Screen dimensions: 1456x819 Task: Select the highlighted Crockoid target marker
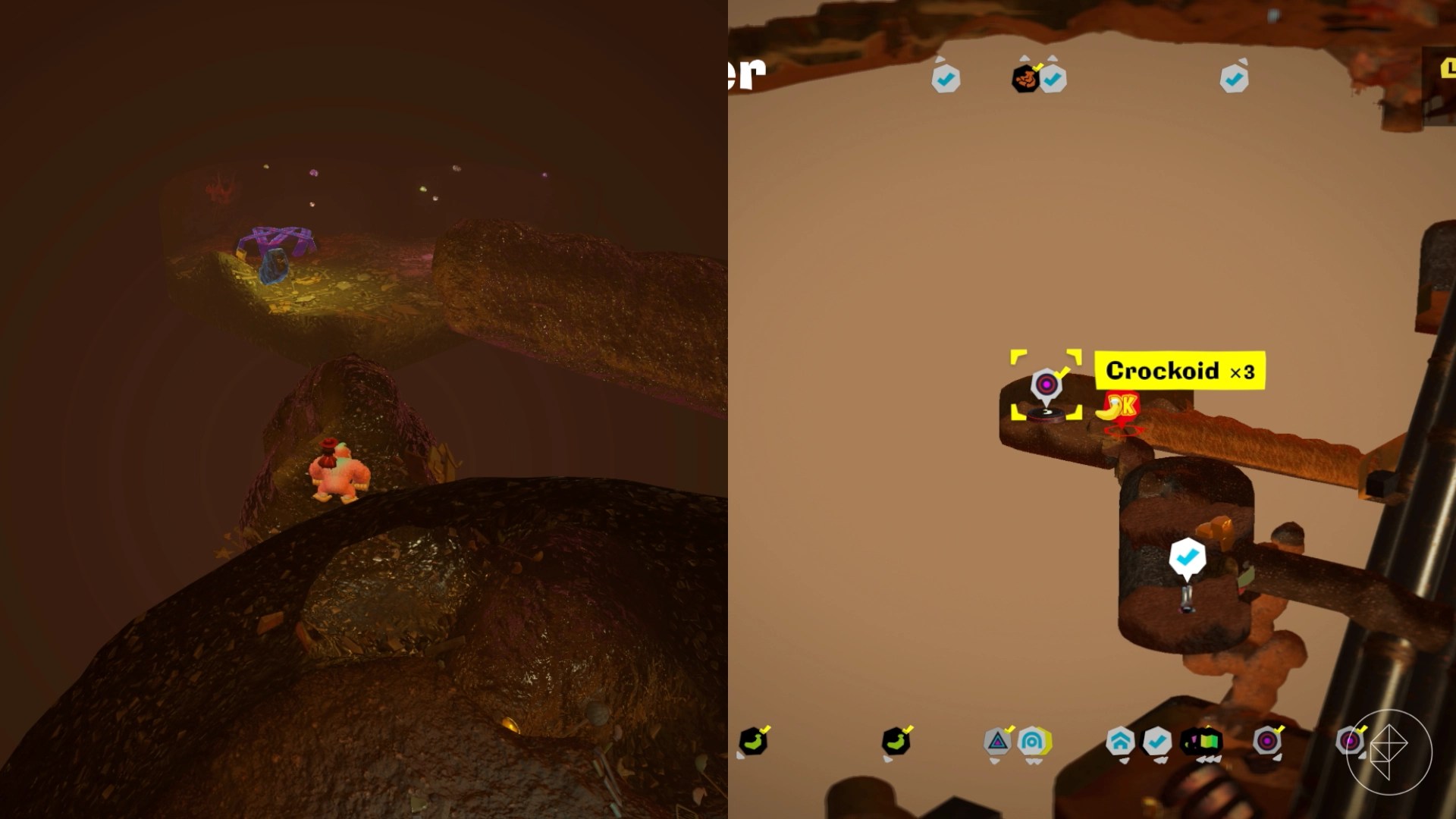(1046, 384)
